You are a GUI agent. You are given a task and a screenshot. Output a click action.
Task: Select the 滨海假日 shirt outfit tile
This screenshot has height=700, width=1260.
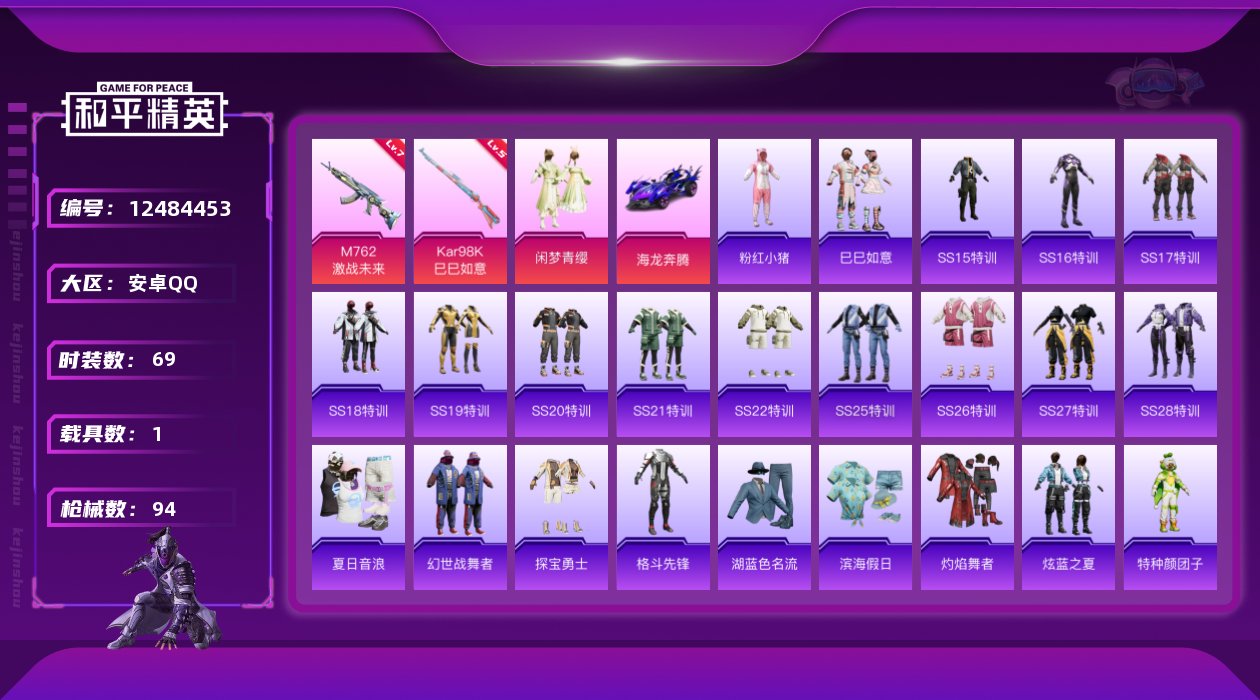click(x=865, y=517)
